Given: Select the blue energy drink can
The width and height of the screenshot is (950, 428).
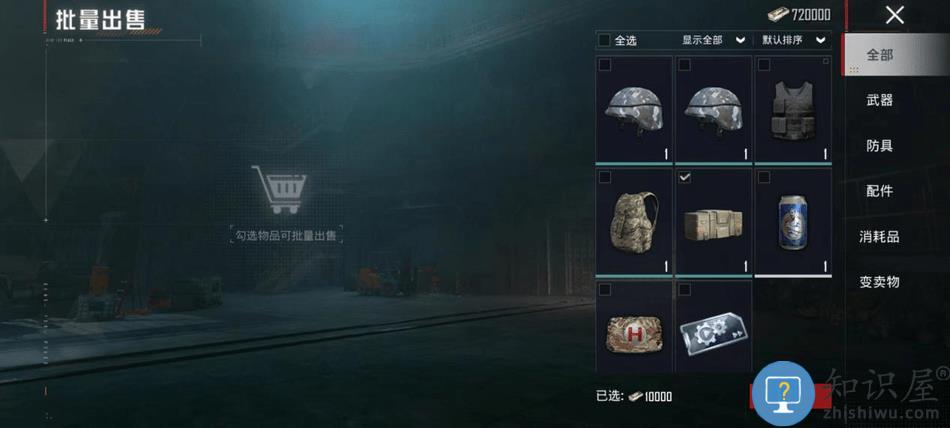Looking at the screenshot, I should point(793,221).
